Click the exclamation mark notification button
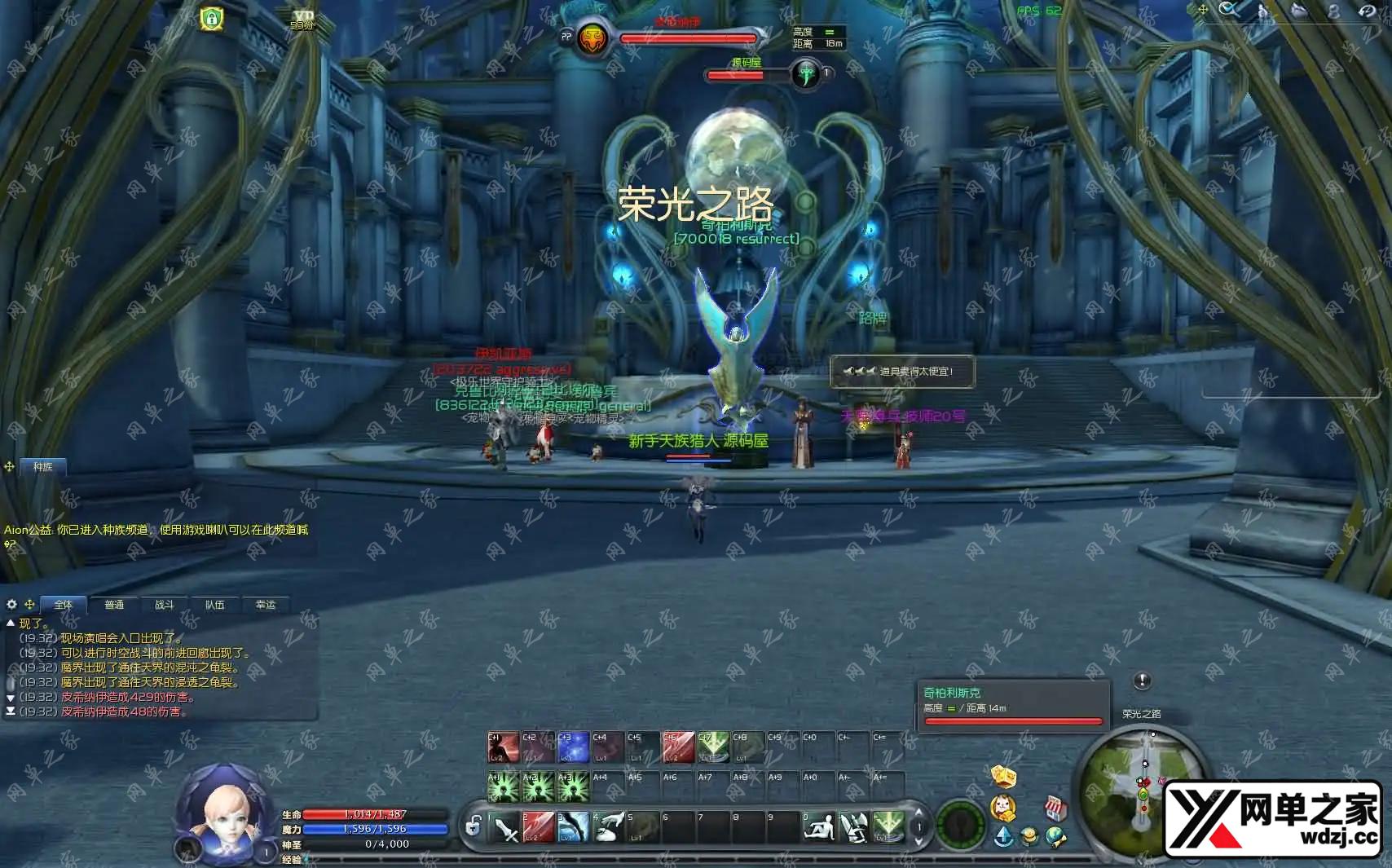 [x=1142, y=681]
